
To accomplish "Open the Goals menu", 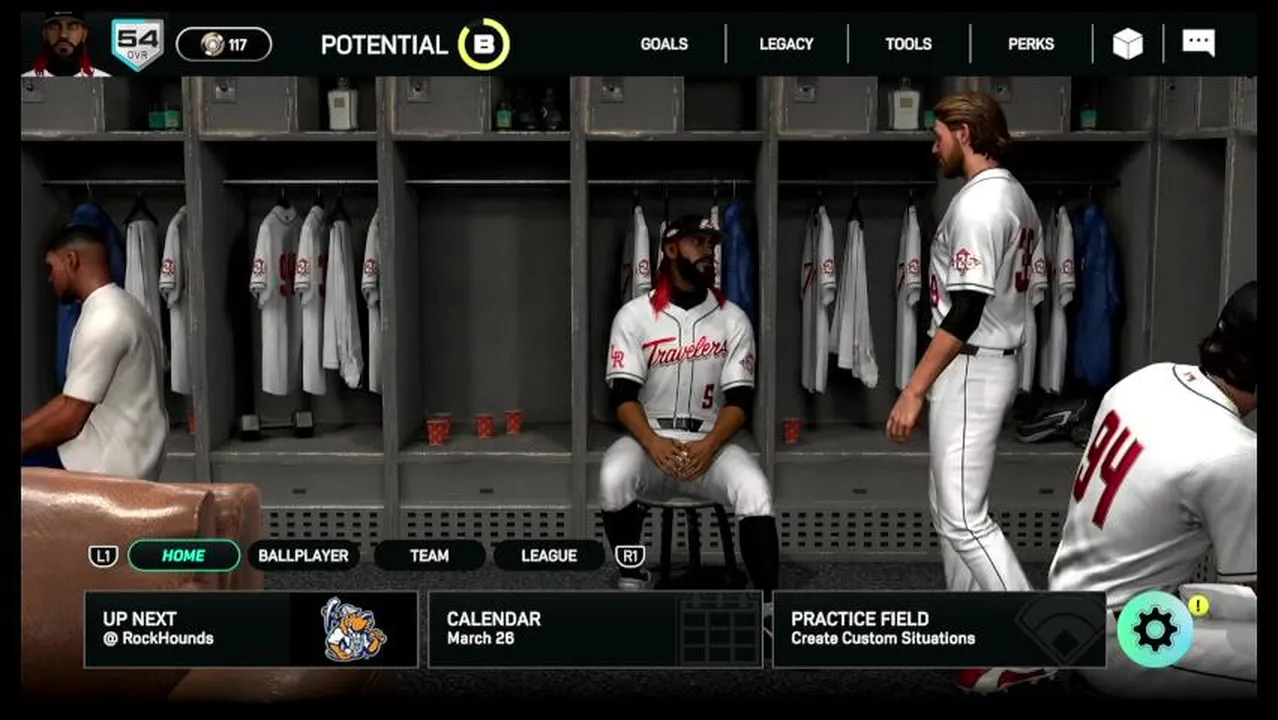I will [x=664, y=44].
